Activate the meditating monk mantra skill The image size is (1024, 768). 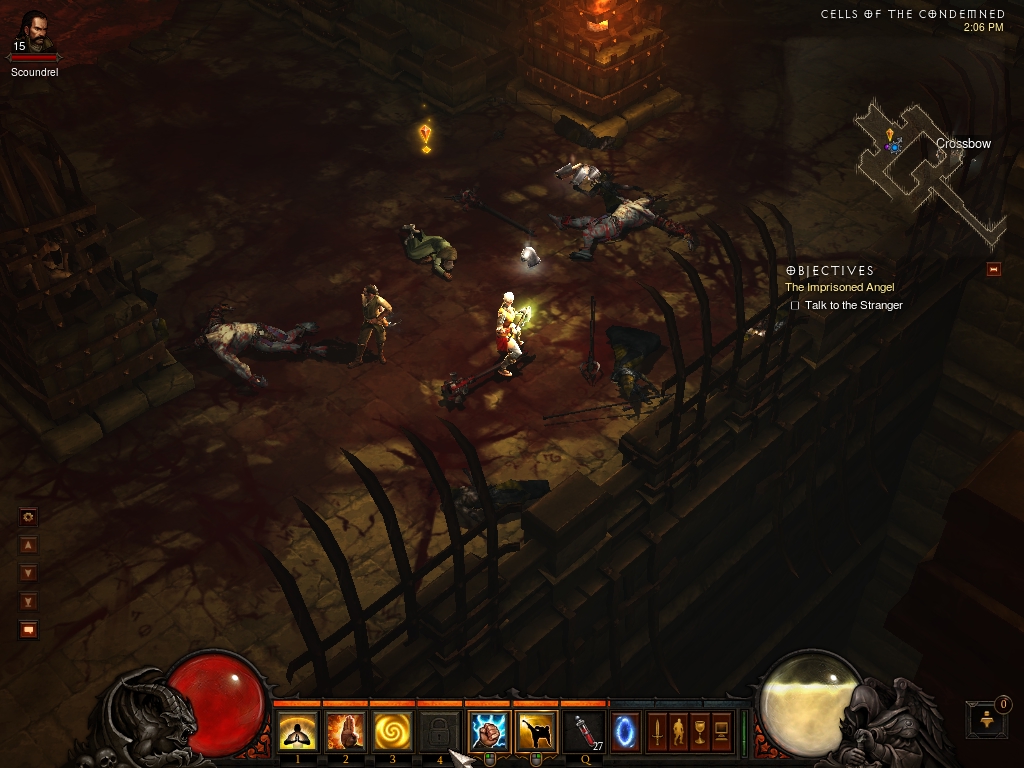click(x=298, y=732)
